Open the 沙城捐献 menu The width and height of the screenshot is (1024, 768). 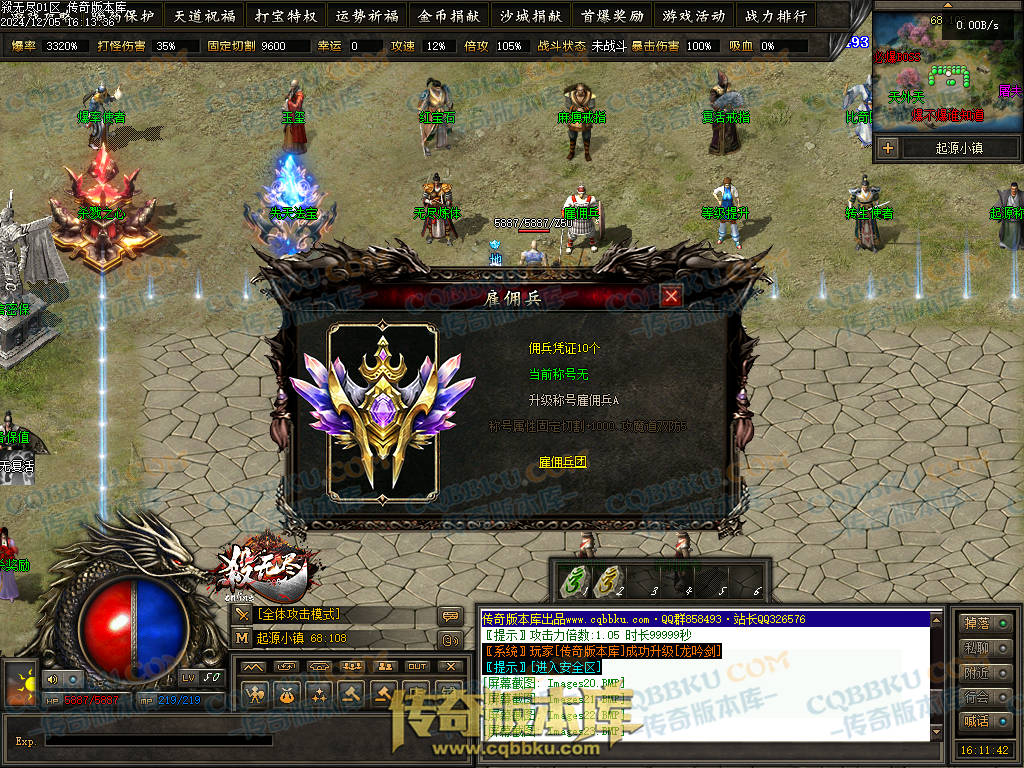530,16
